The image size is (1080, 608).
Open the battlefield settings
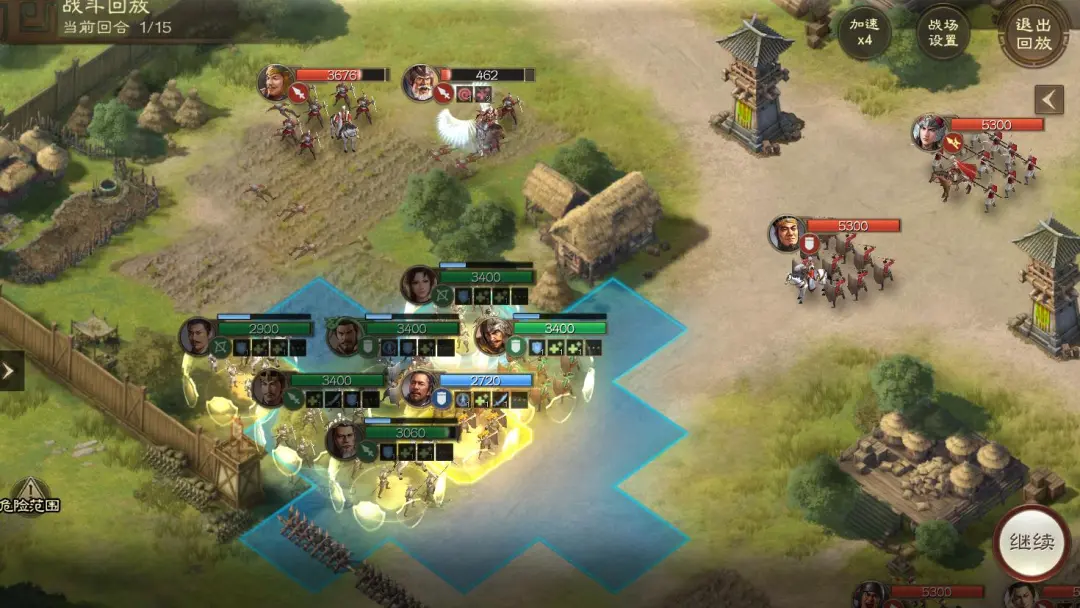(943, 33)
